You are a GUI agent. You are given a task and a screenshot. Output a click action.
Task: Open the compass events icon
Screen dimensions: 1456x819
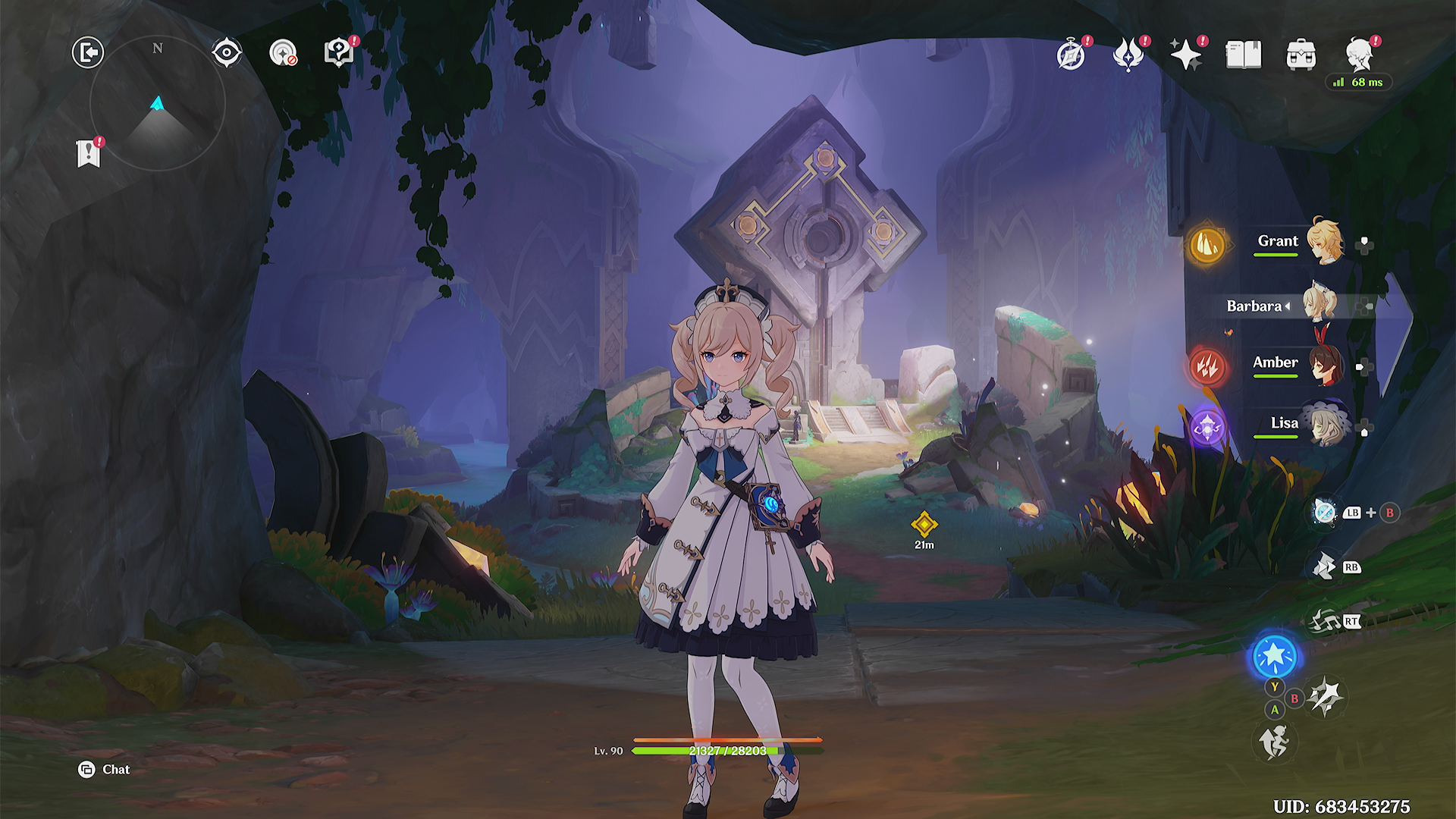1071,55
